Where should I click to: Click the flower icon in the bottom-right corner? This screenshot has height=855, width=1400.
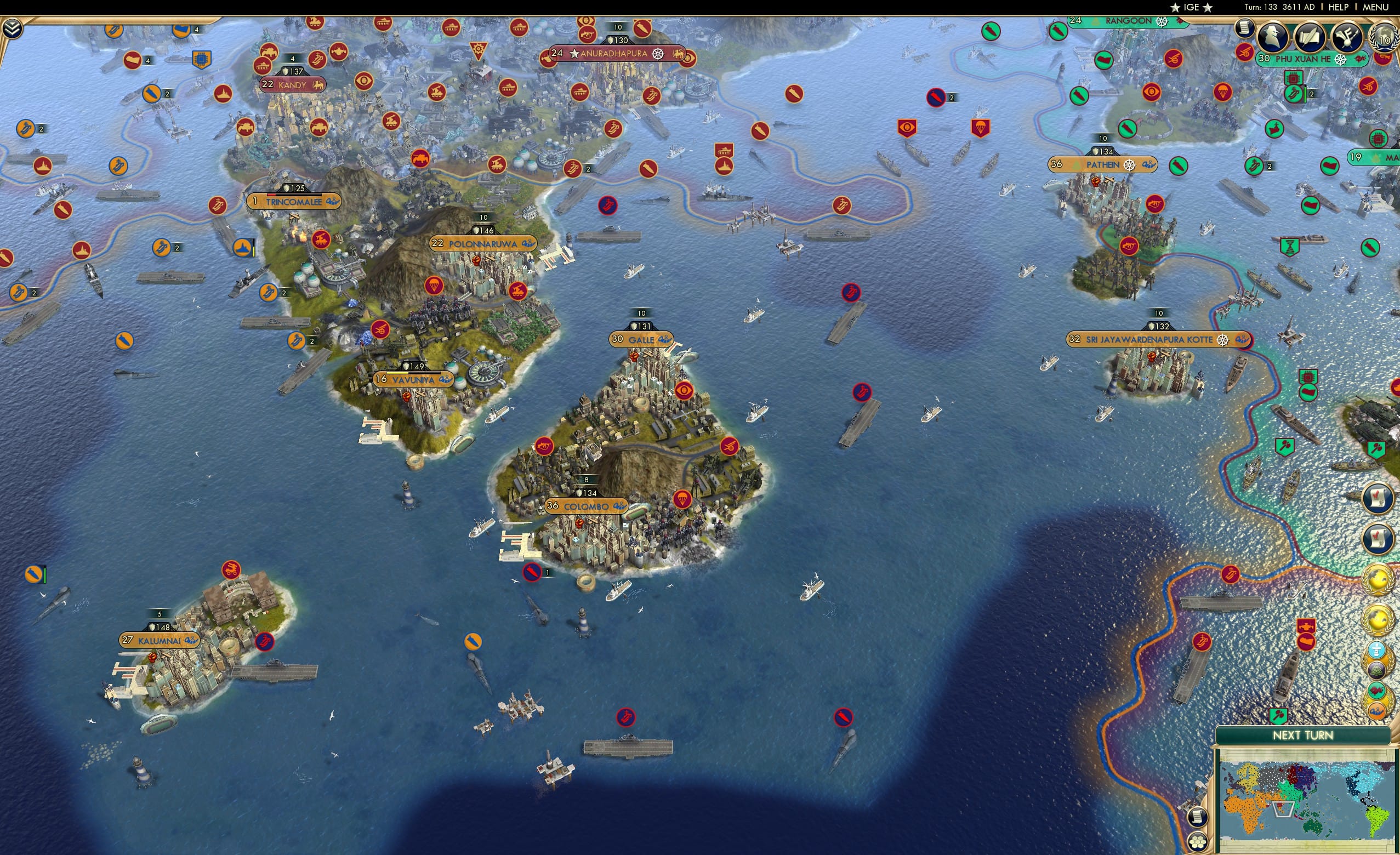[x=1198, y=843]
